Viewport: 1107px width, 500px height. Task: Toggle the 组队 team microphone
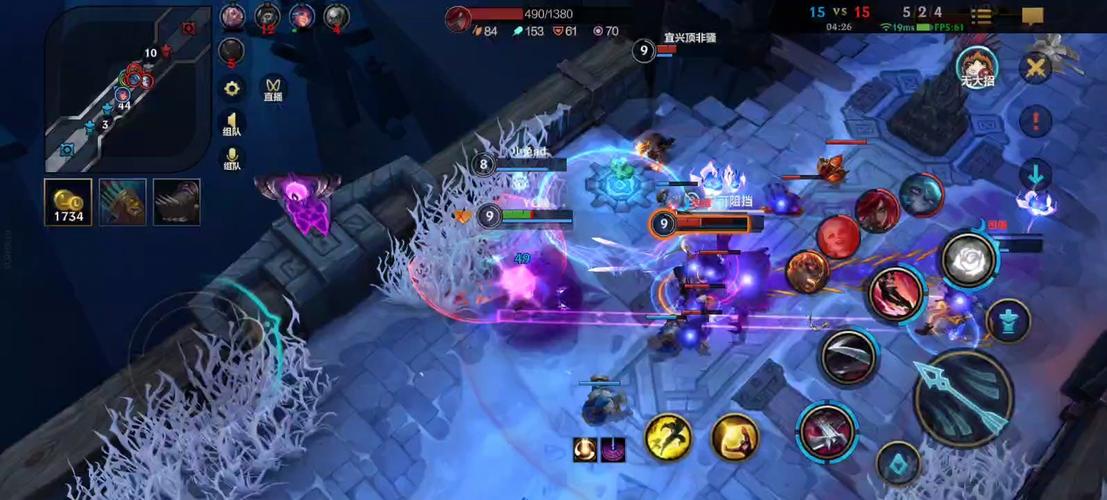[232, 160]
